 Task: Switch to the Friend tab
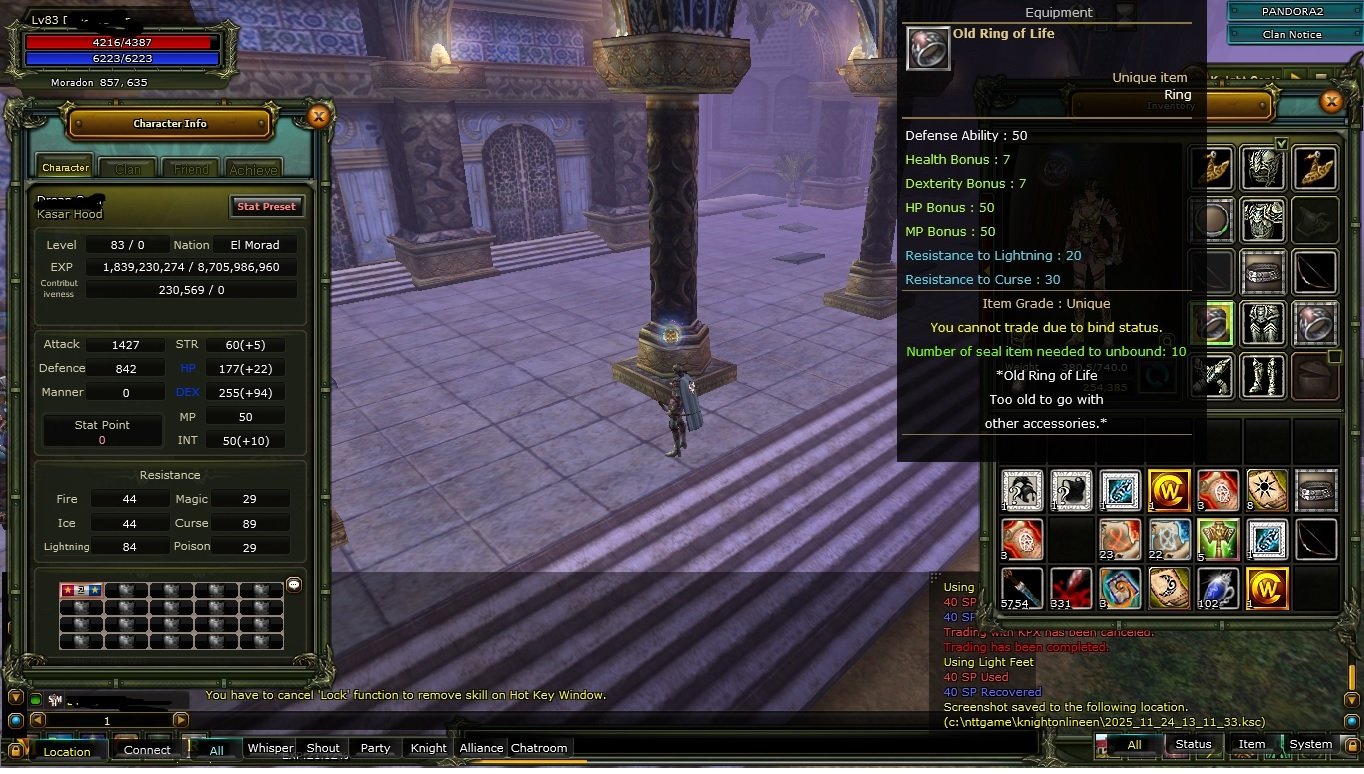pyautogui.click(x=191, y=169)
